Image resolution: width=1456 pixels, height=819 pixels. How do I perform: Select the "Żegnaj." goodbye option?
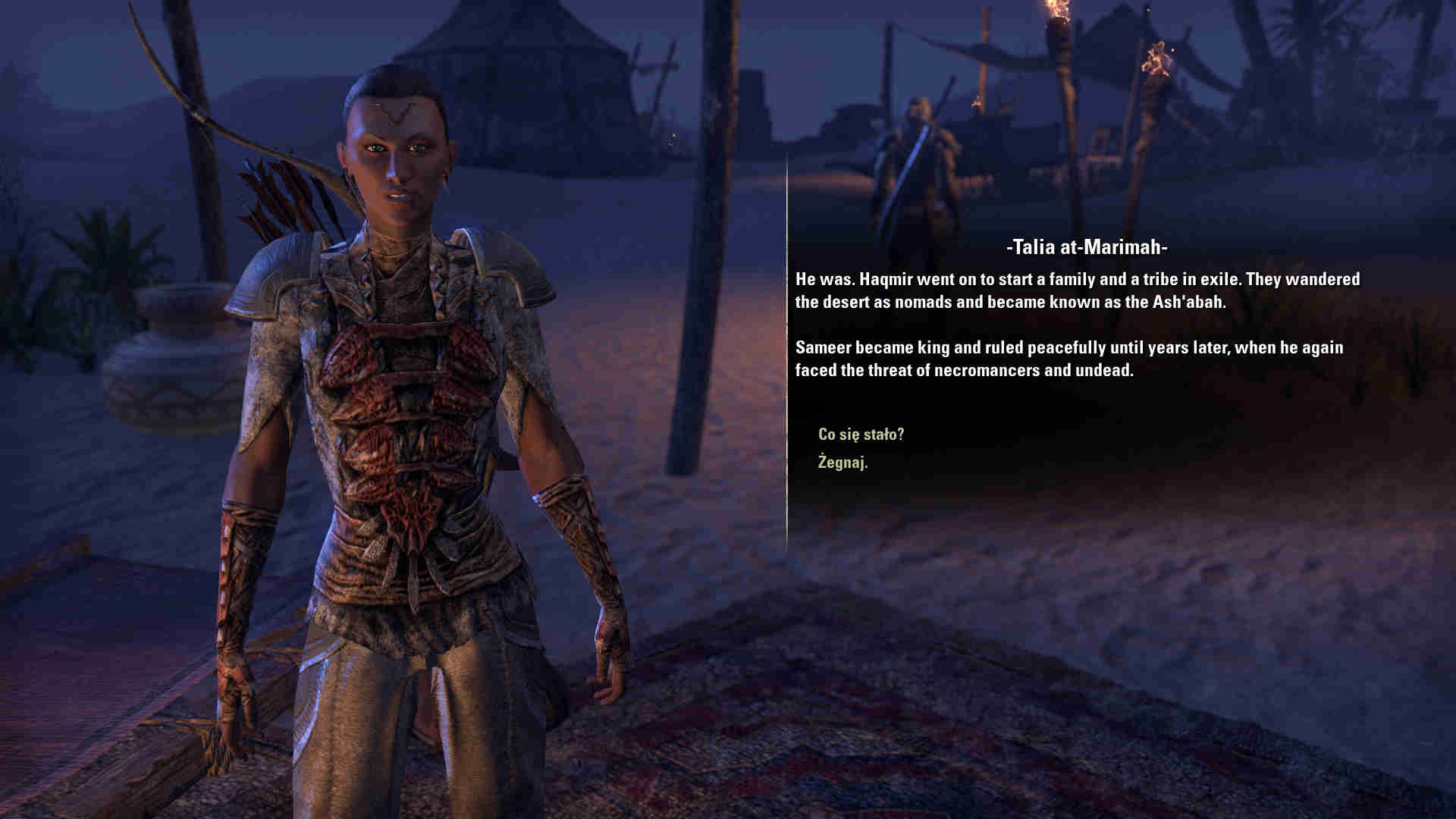(843, 462)
